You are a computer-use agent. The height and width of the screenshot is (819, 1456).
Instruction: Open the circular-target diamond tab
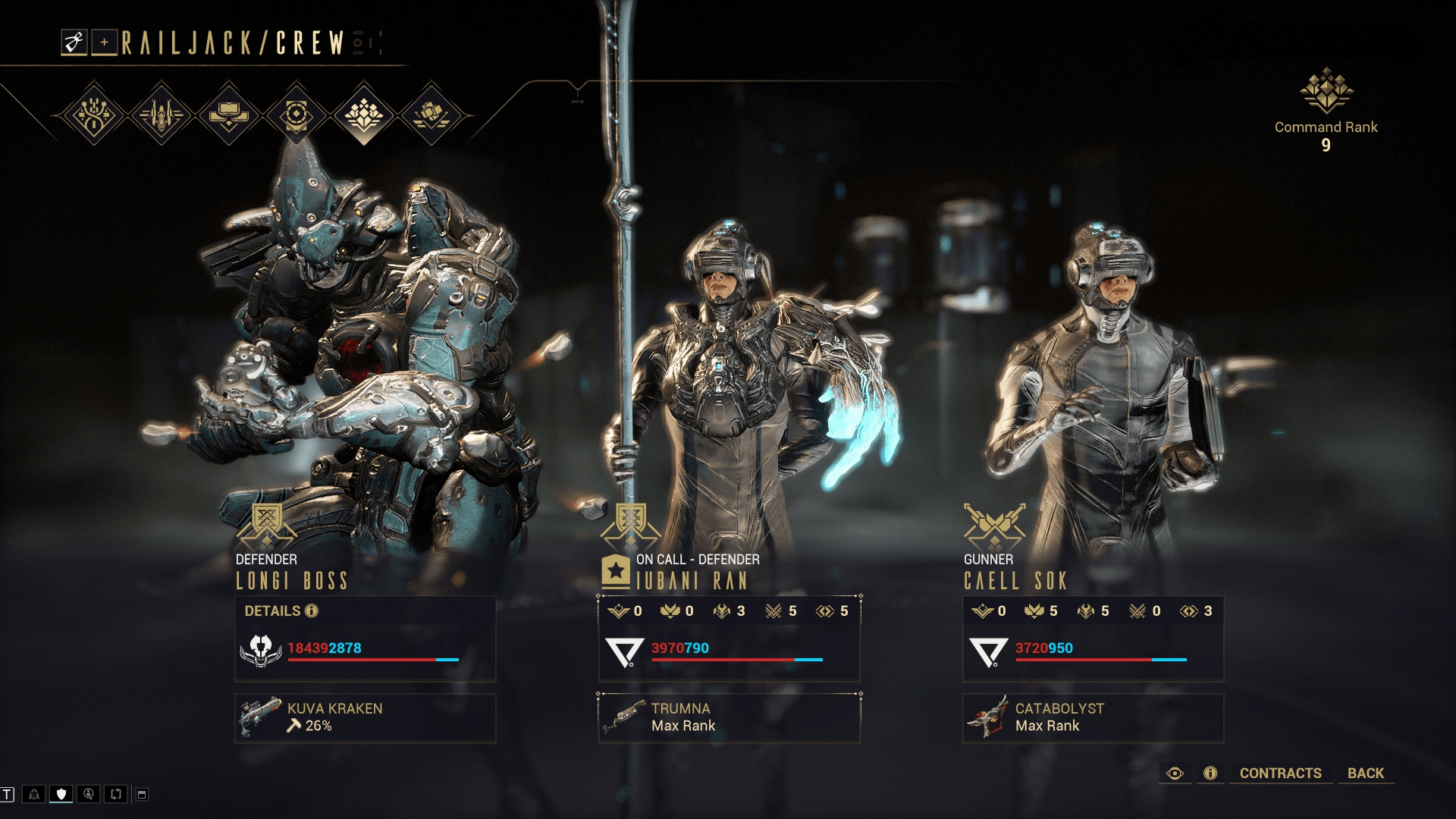coord(296,115)
